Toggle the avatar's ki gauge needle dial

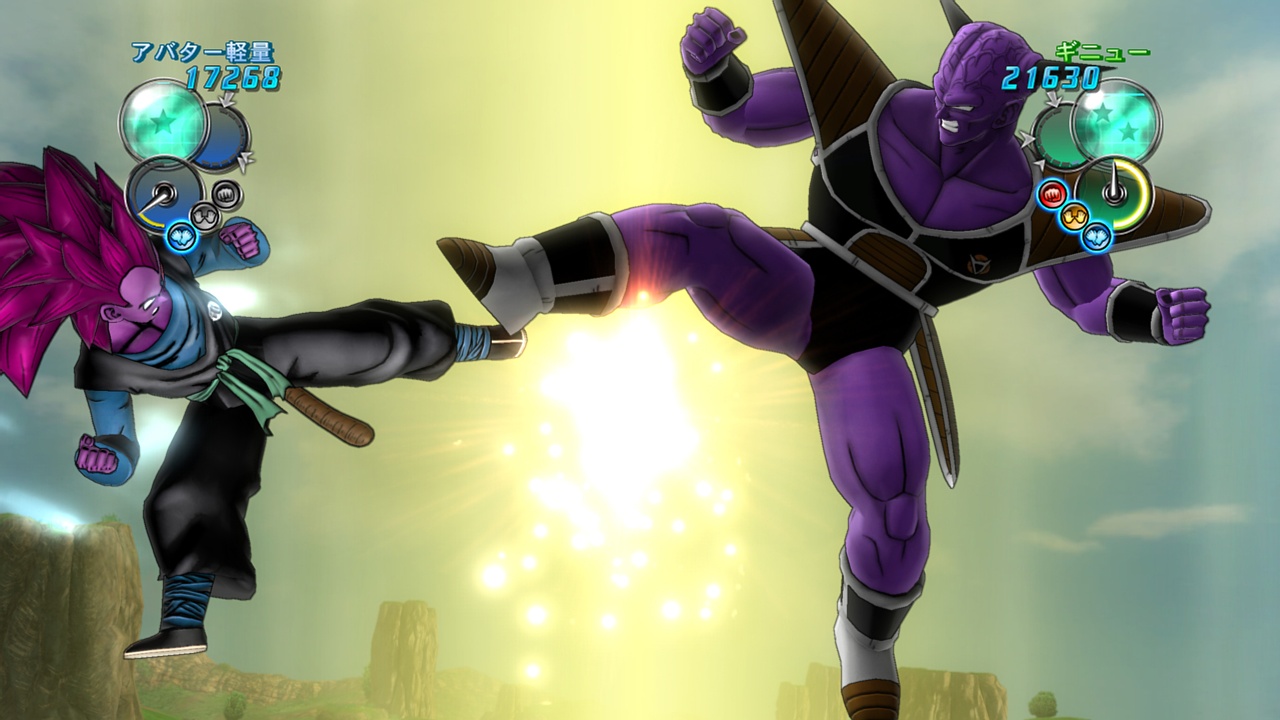(163, 193)
